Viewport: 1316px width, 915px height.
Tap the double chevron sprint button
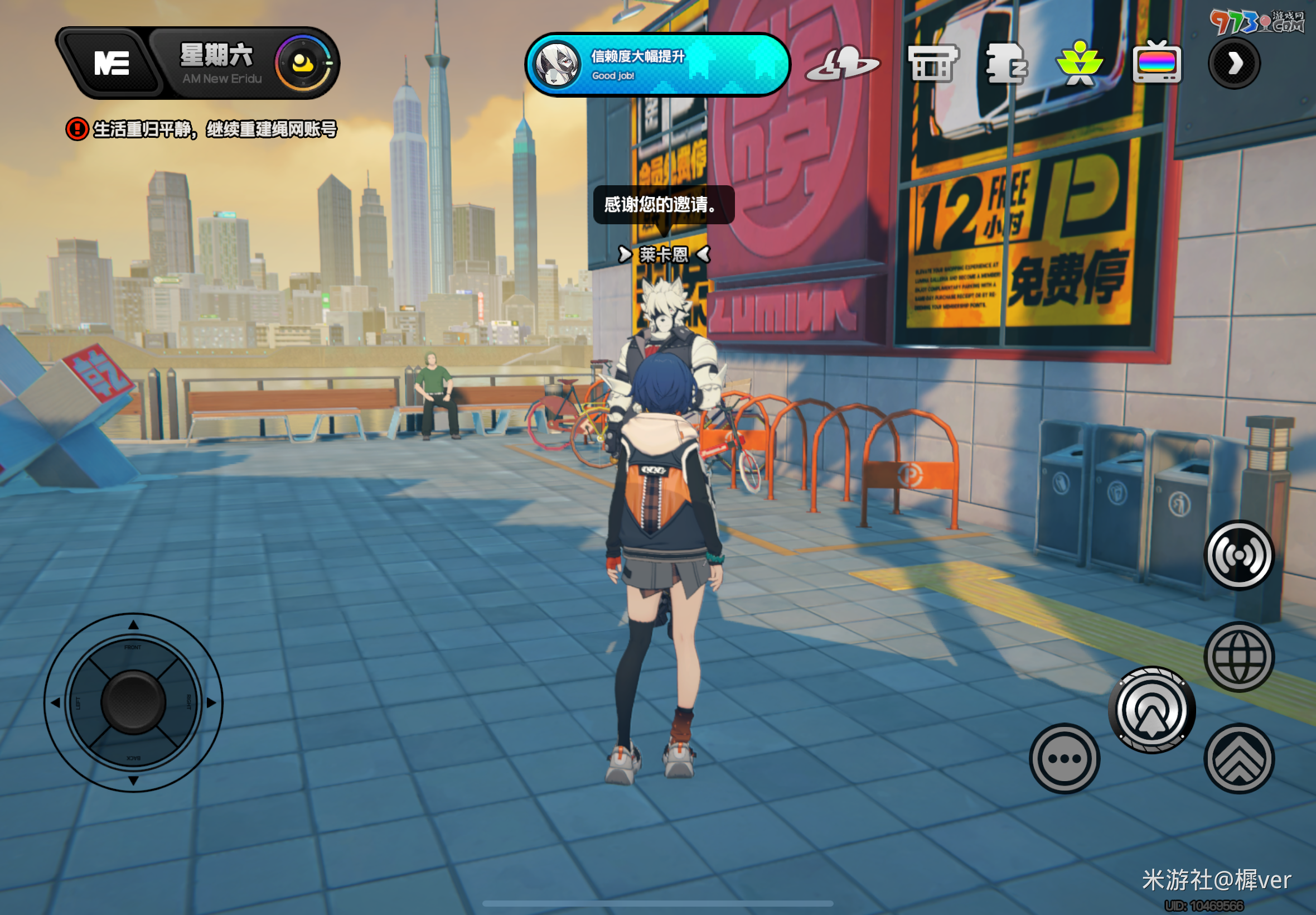coord(1238,758)
